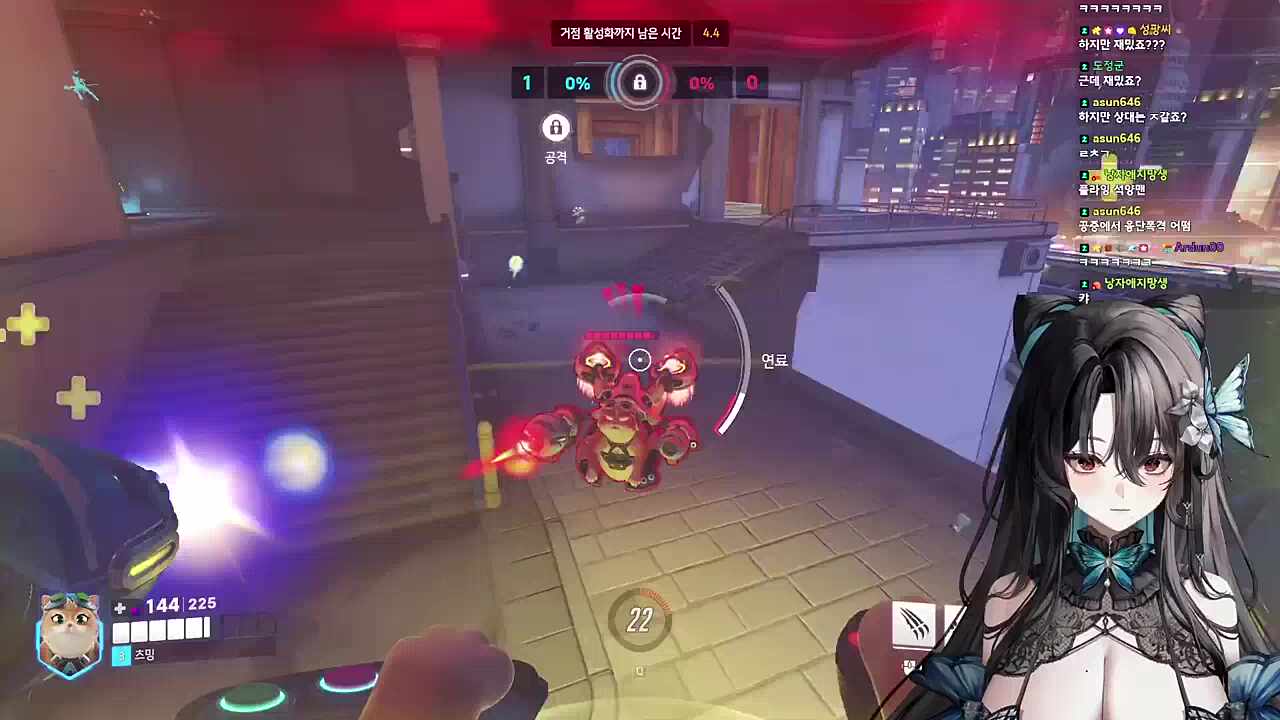
Task: Select the Wrecking Ball hamster hero portrait
Action: 68,631
